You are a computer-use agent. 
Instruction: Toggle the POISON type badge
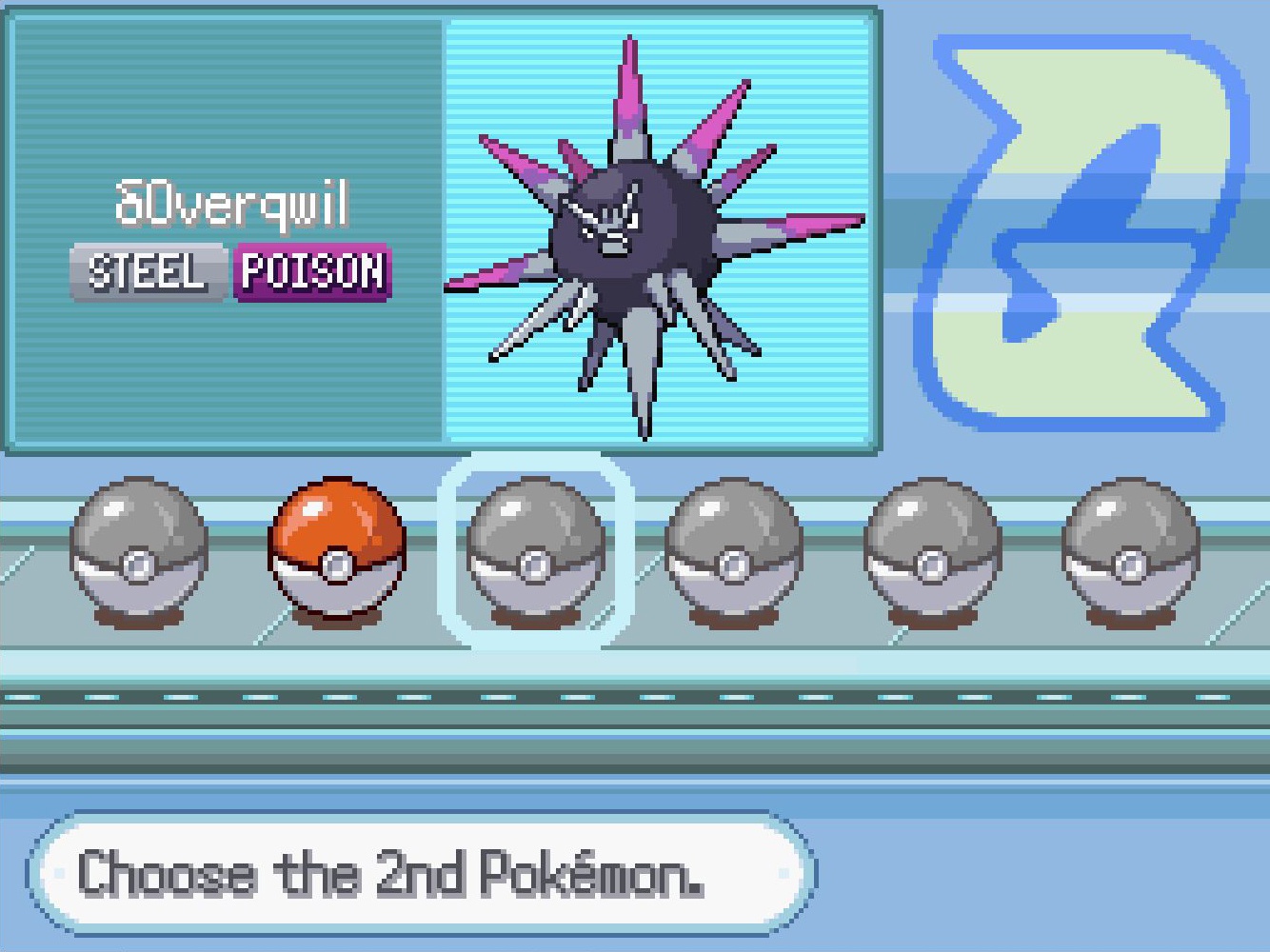[x=310, y=273]
